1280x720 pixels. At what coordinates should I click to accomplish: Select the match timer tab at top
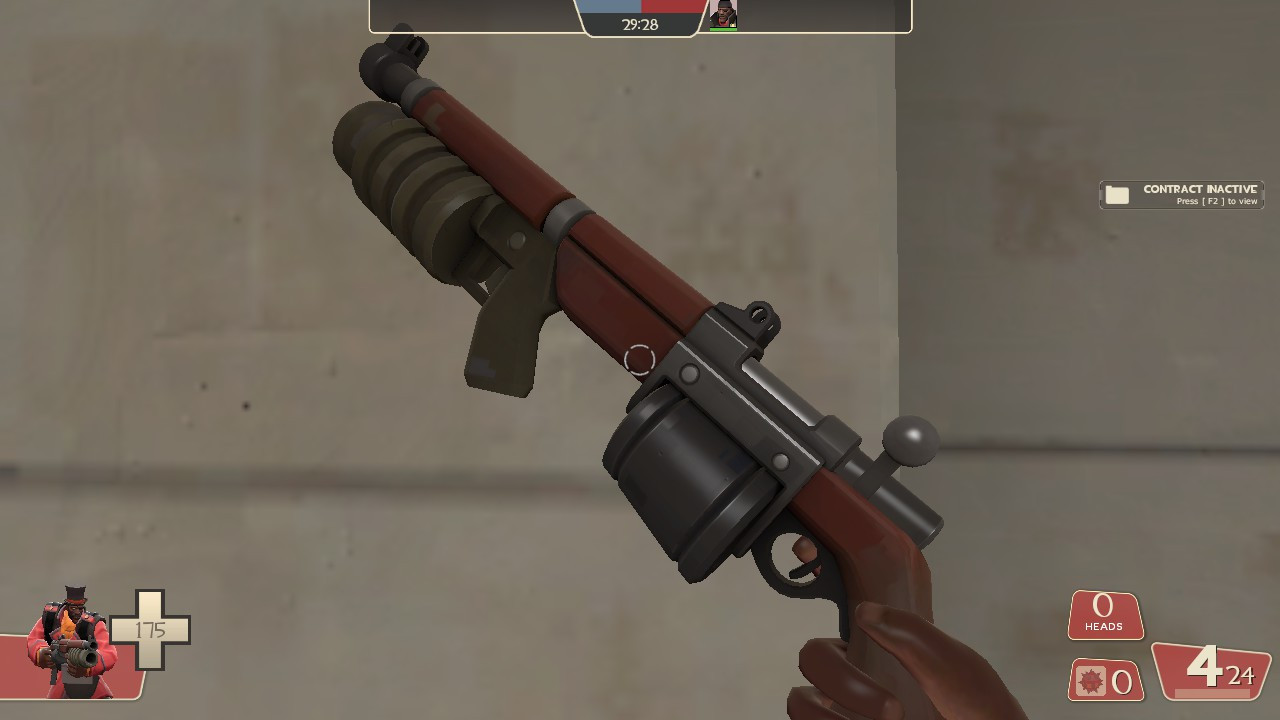pos(640,25)
